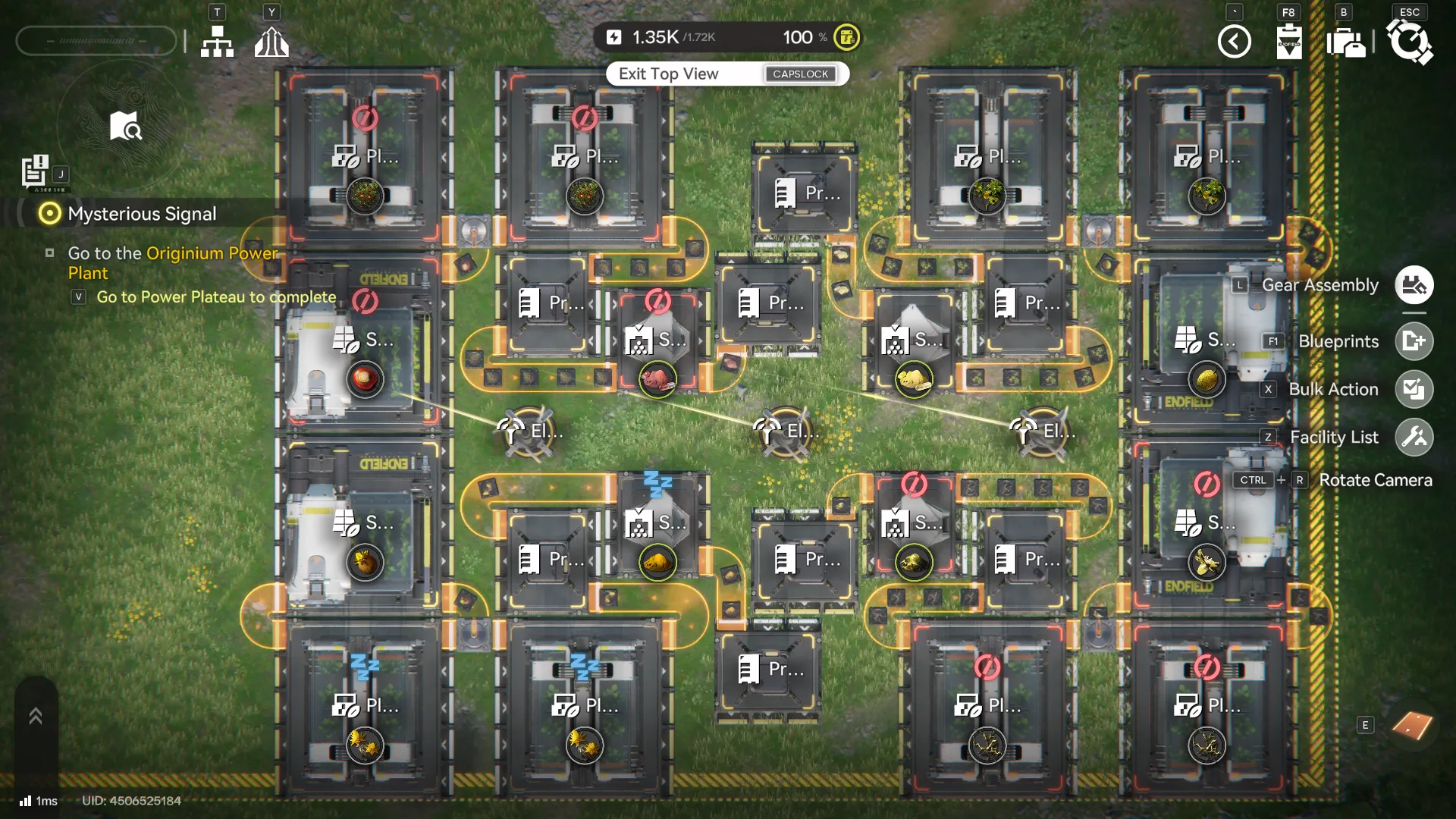The height and width of the screenshot is (819, 1456).
Task: Open the map magnifier icon
Action: click(124, 127)
